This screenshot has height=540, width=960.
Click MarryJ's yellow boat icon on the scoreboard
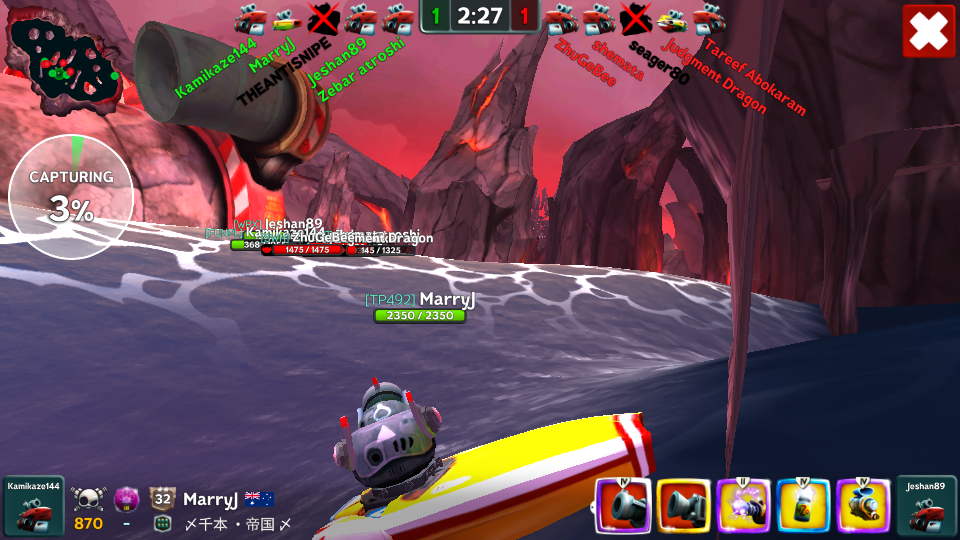286,17
